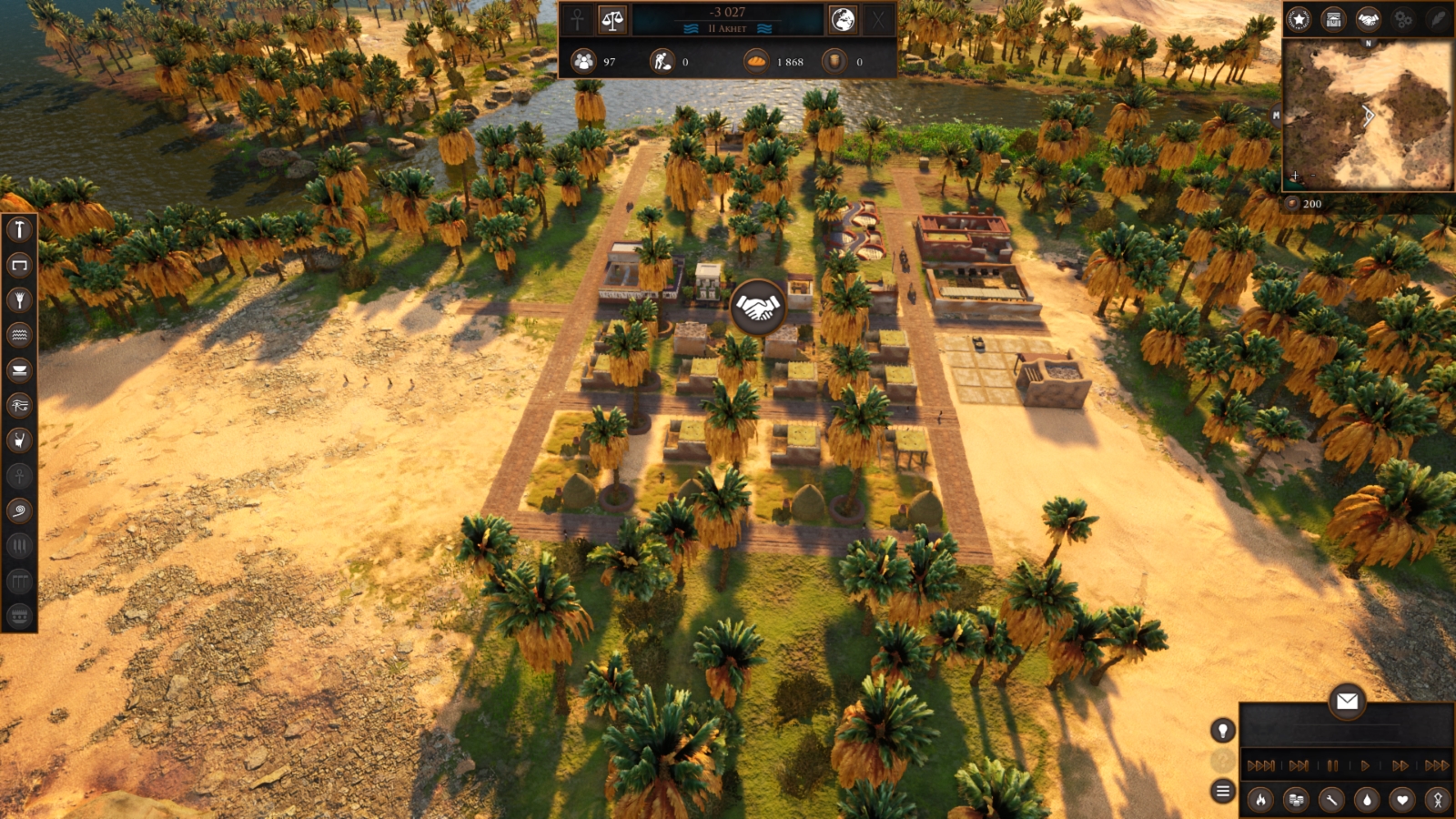Open the envelope messages
Image resolution: width=1456 pixels, height=819 pixels.
click(1347, 701)
